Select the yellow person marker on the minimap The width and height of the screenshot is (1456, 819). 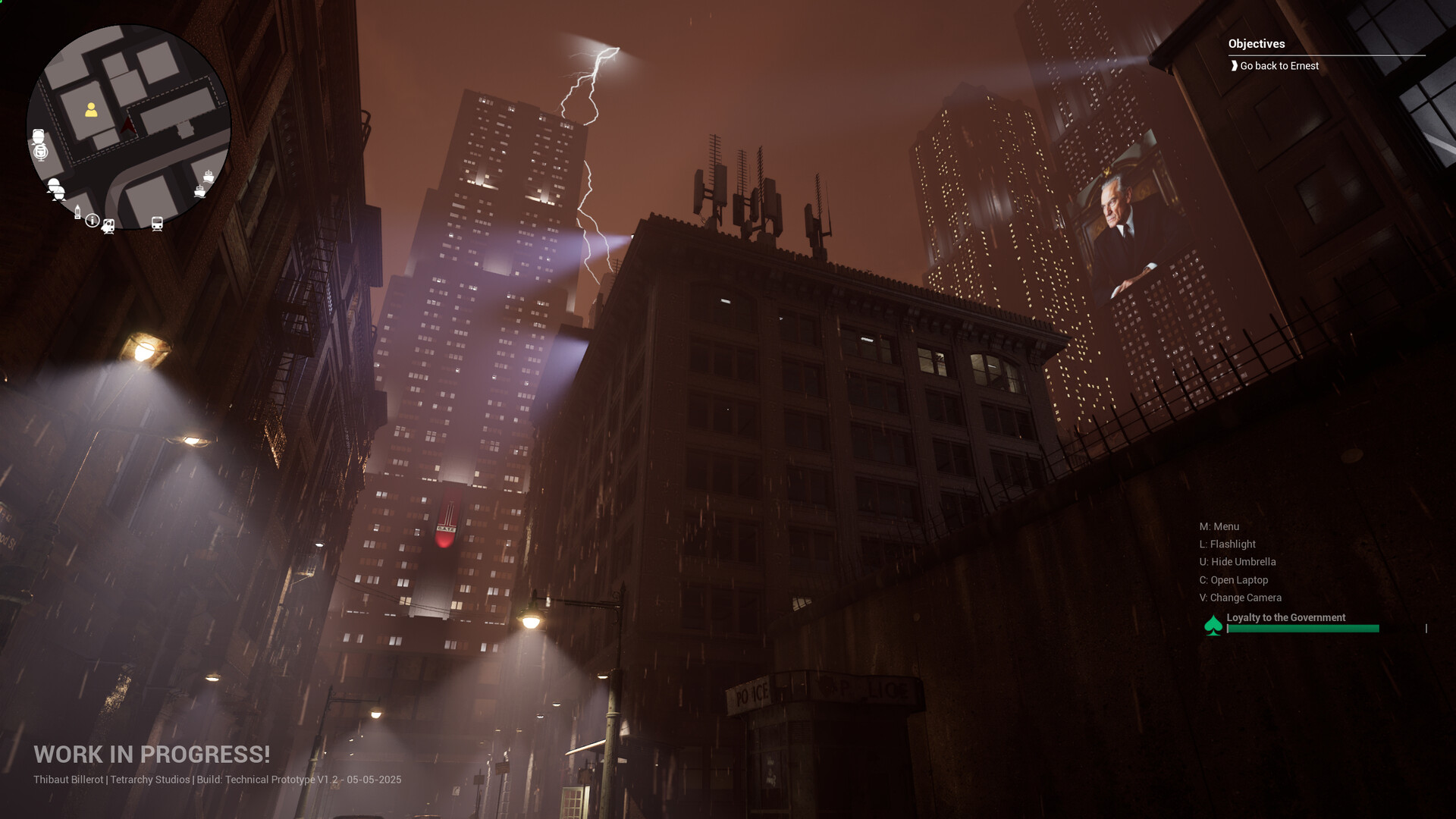point(91,110)
